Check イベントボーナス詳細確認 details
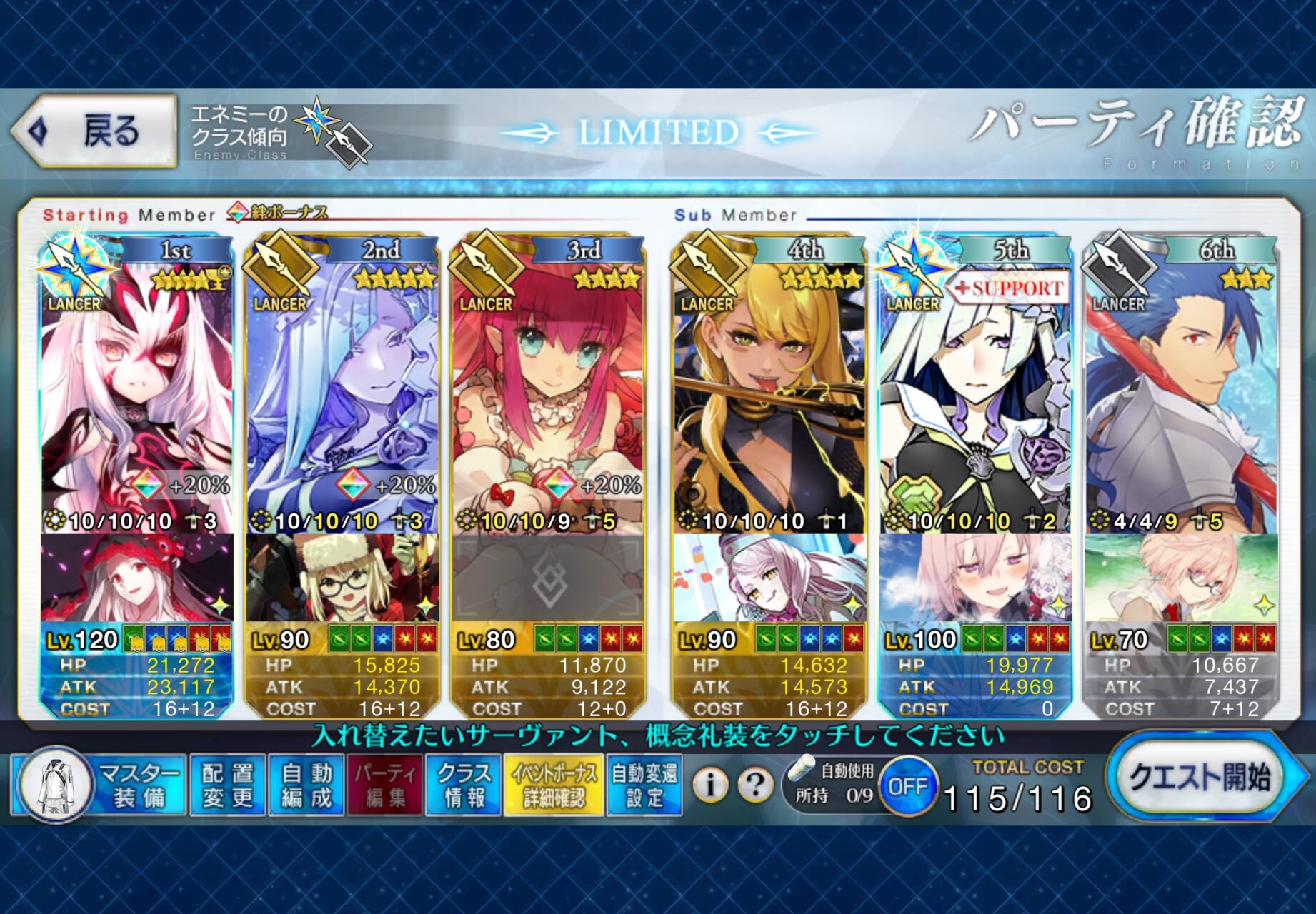Viewport: 1316px width, 914px height. coord(554,785)
